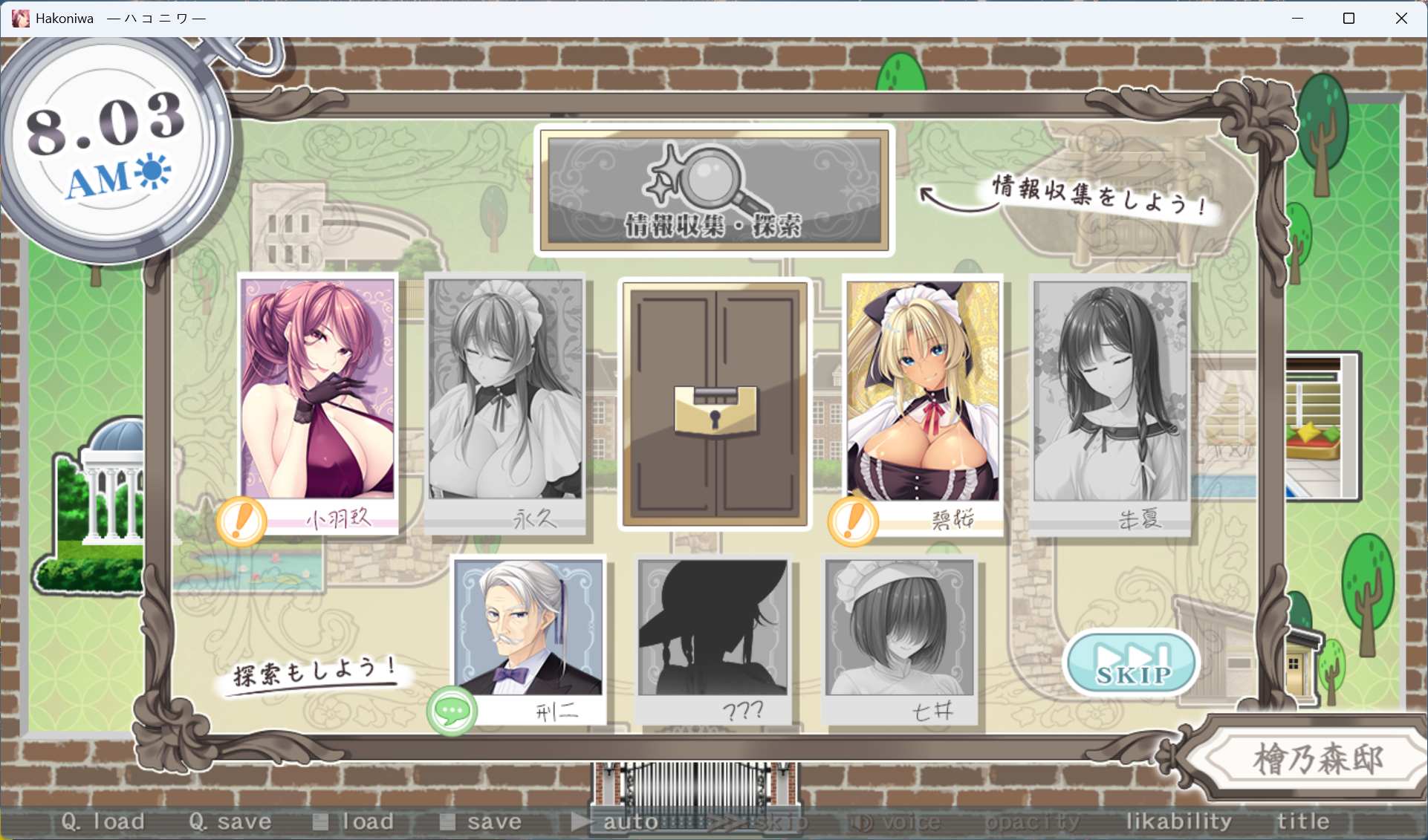The height and width of the screenshot is (840, 1428).
Task: Hit the blue SKIP button
Action: point(1132,663)
